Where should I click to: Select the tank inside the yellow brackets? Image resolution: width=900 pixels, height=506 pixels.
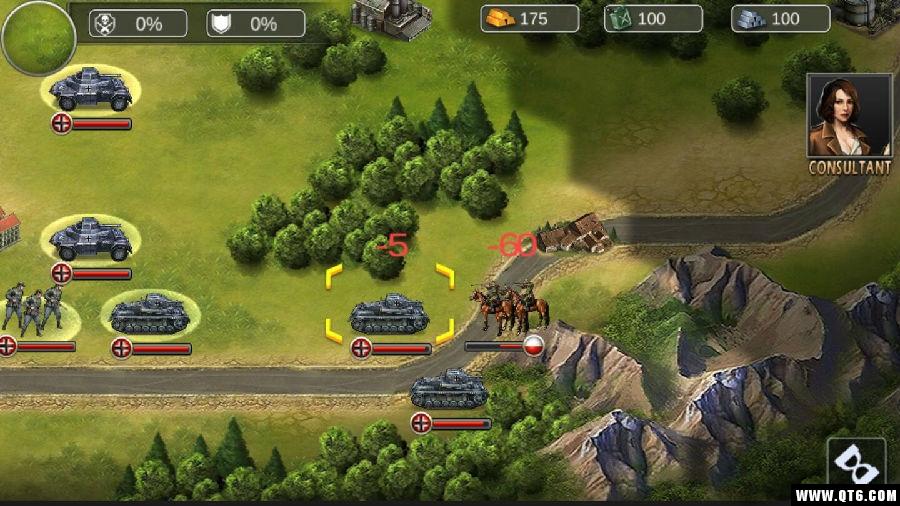[390, 314]
